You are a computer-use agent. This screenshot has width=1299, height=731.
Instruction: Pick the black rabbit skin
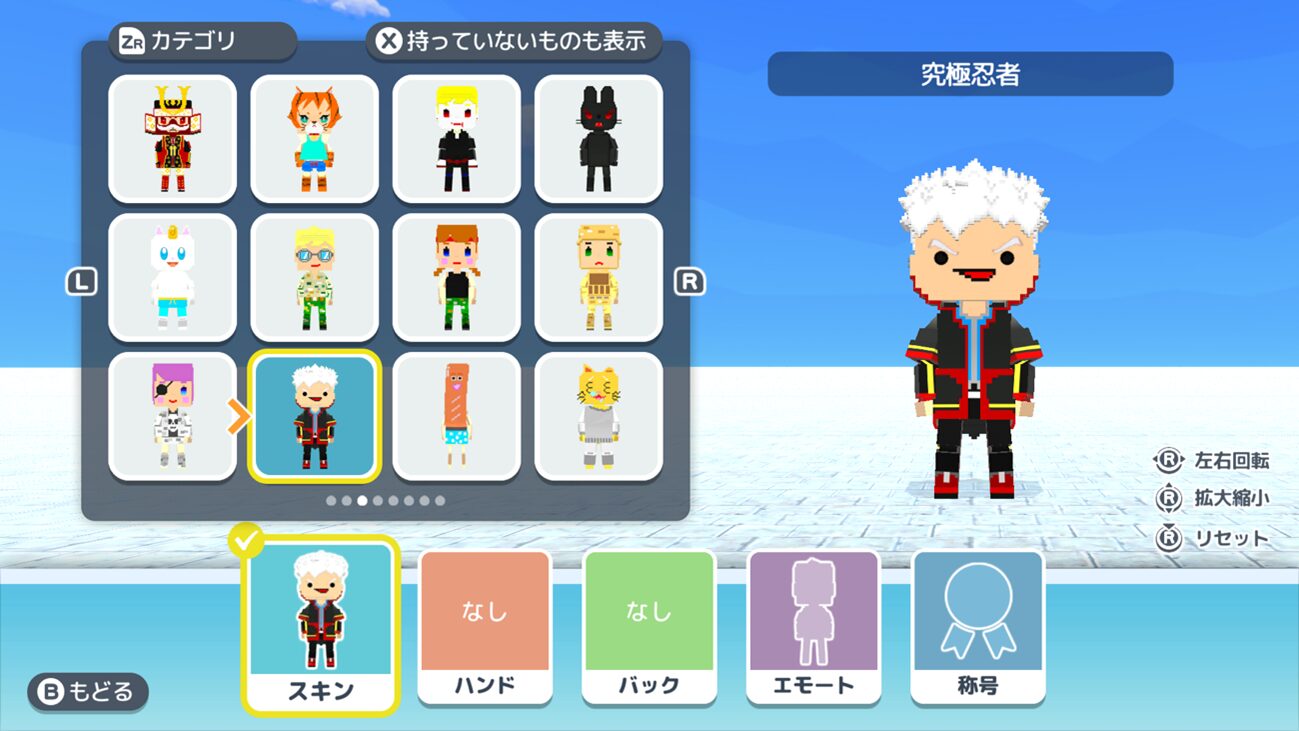tap(598, 140)
